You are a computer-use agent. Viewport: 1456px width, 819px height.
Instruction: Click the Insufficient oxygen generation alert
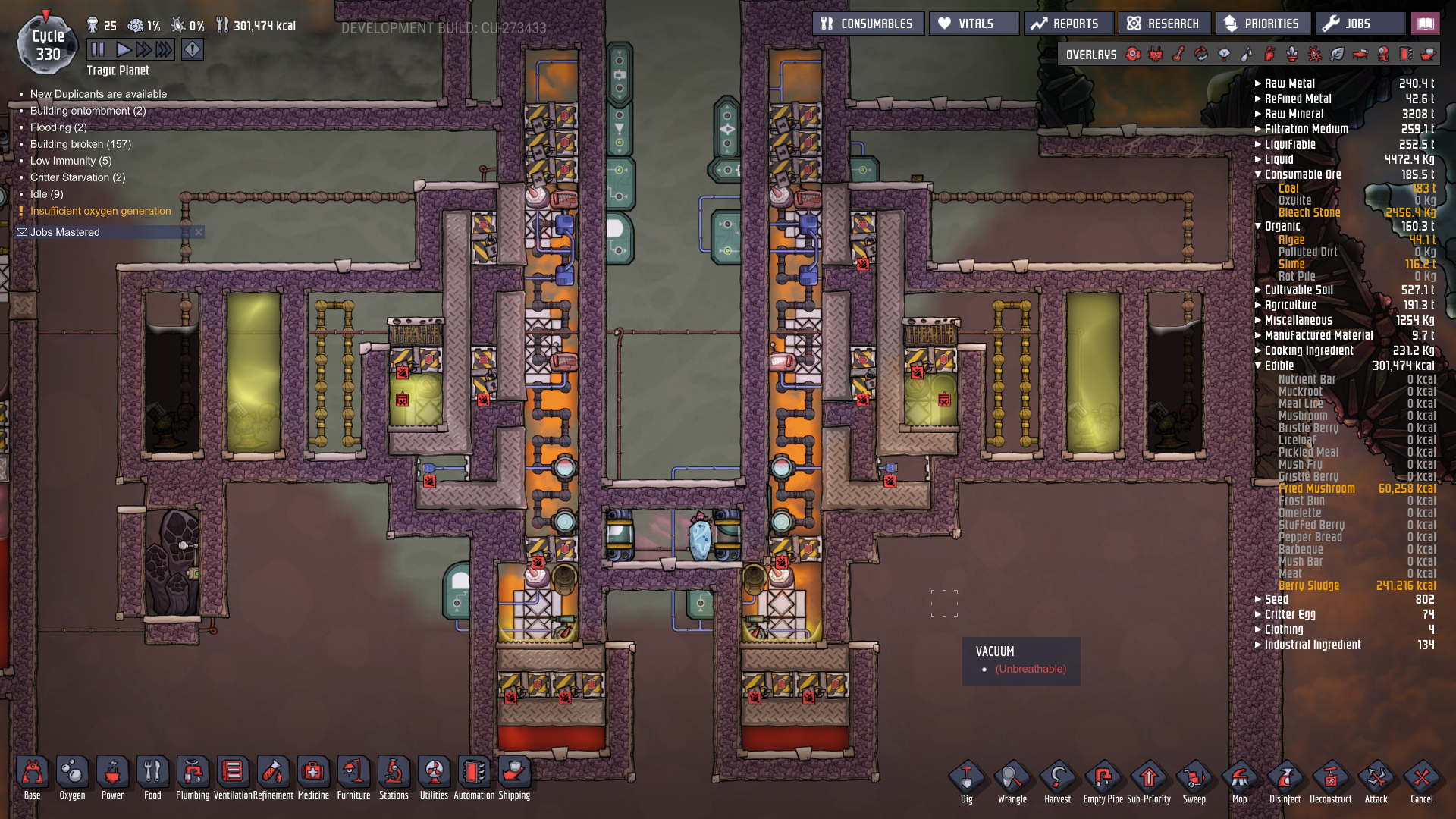[99, 211]
